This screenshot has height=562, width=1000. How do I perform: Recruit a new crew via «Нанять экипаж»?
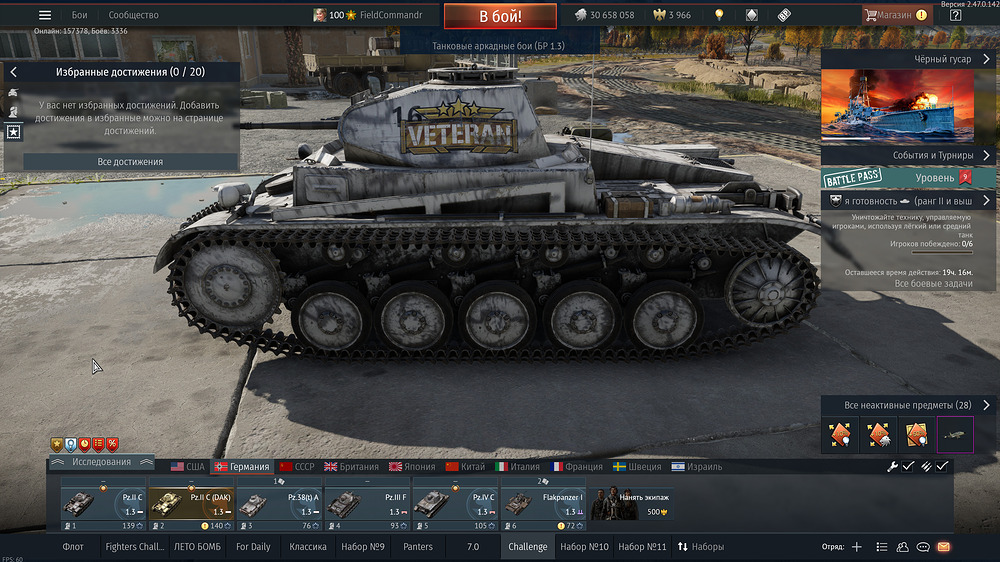pyautogui.click(x=630, y=504)
